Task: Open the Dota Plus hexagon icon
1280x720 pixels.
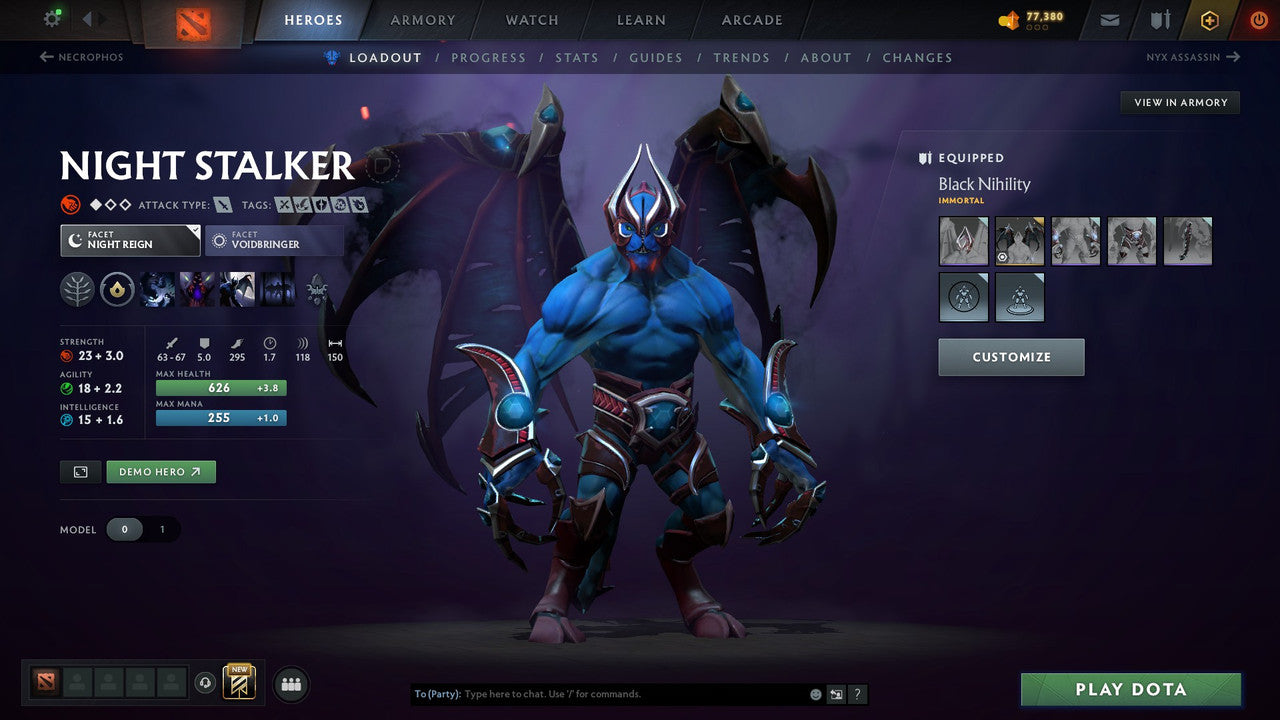Action: (1209, 19)
